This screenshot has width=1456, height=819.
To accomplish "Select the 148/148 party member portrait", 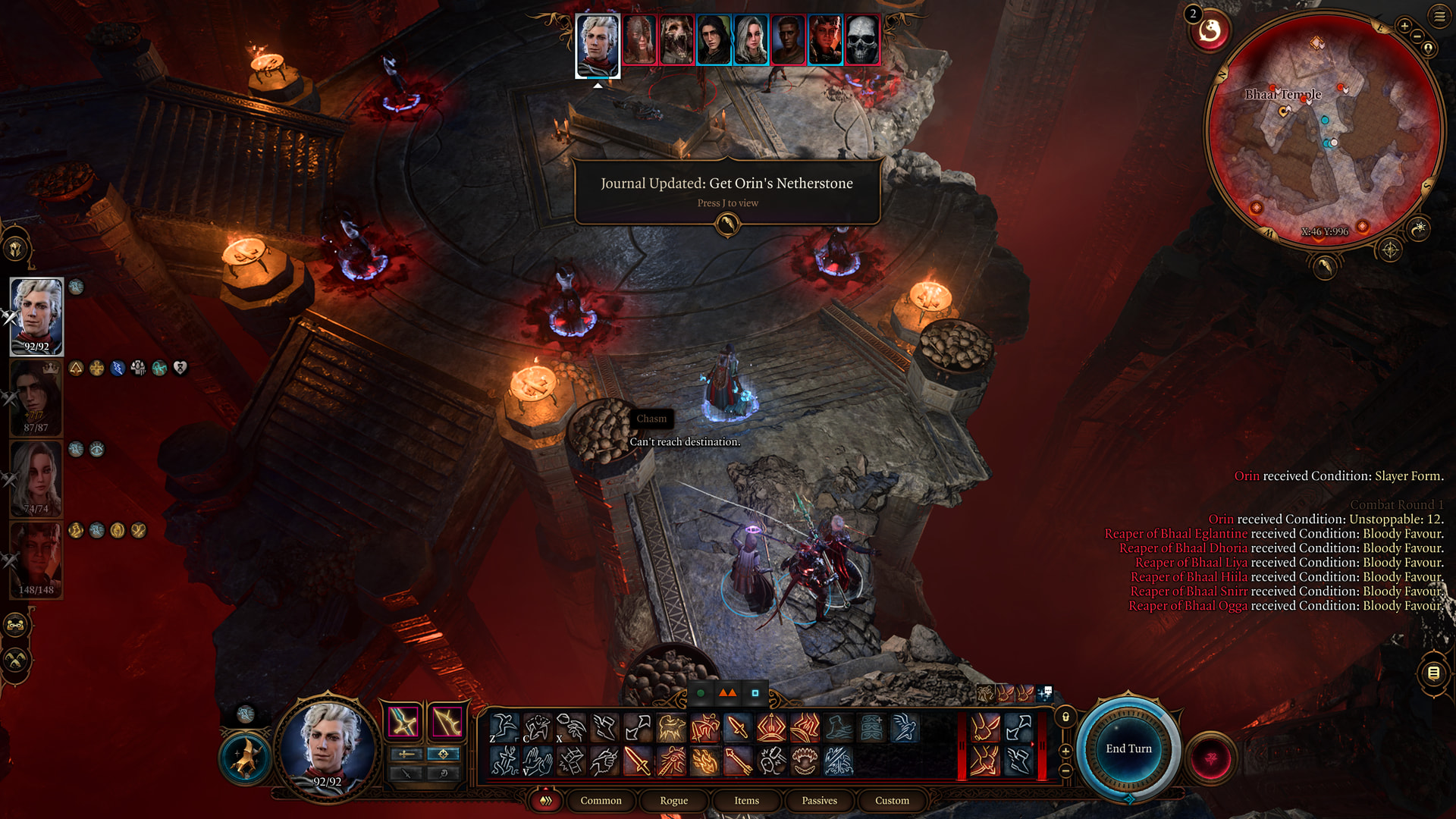I will pos(36,560).
